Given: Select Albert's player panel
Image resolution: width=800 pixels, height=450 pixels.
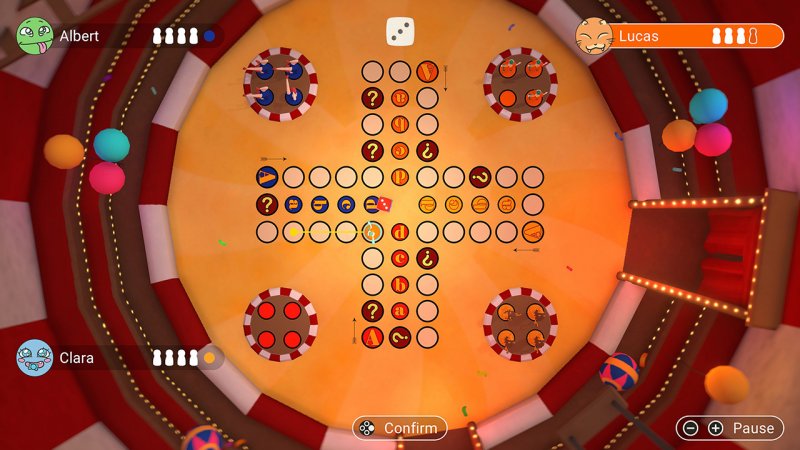Looking at the screenshot, I should coord(120,36).
